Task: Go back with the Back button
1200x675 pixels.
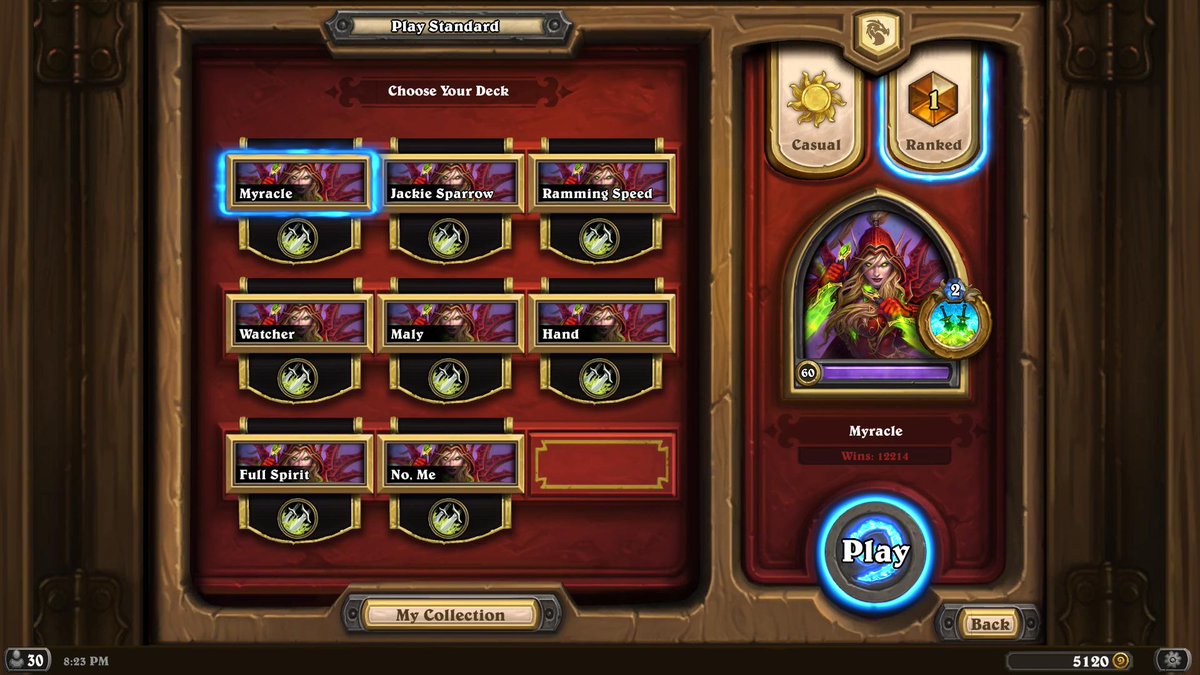Action: click(x=989, y=624)
